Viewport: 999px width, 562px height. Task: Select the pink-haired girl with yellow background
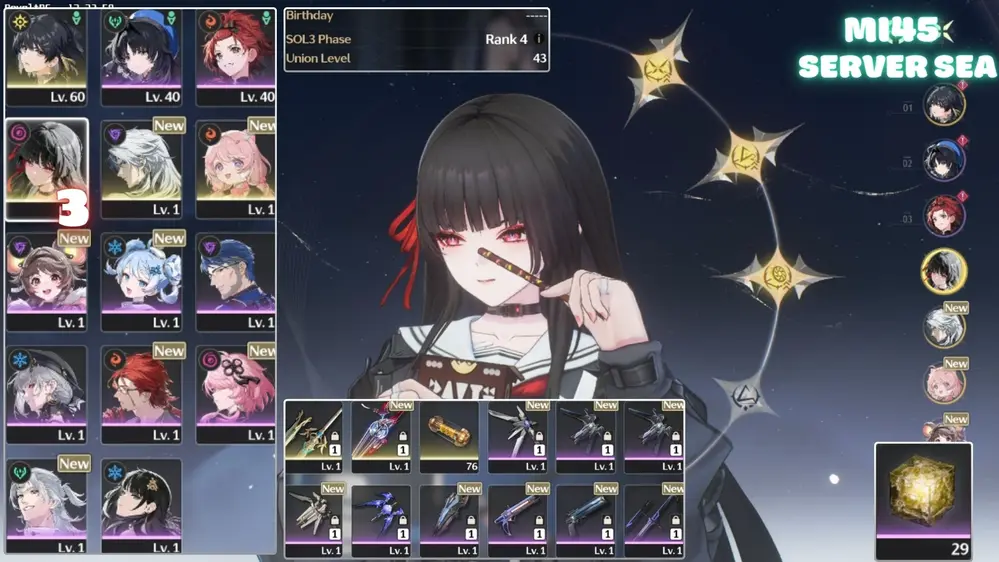[x=236, y=169]
